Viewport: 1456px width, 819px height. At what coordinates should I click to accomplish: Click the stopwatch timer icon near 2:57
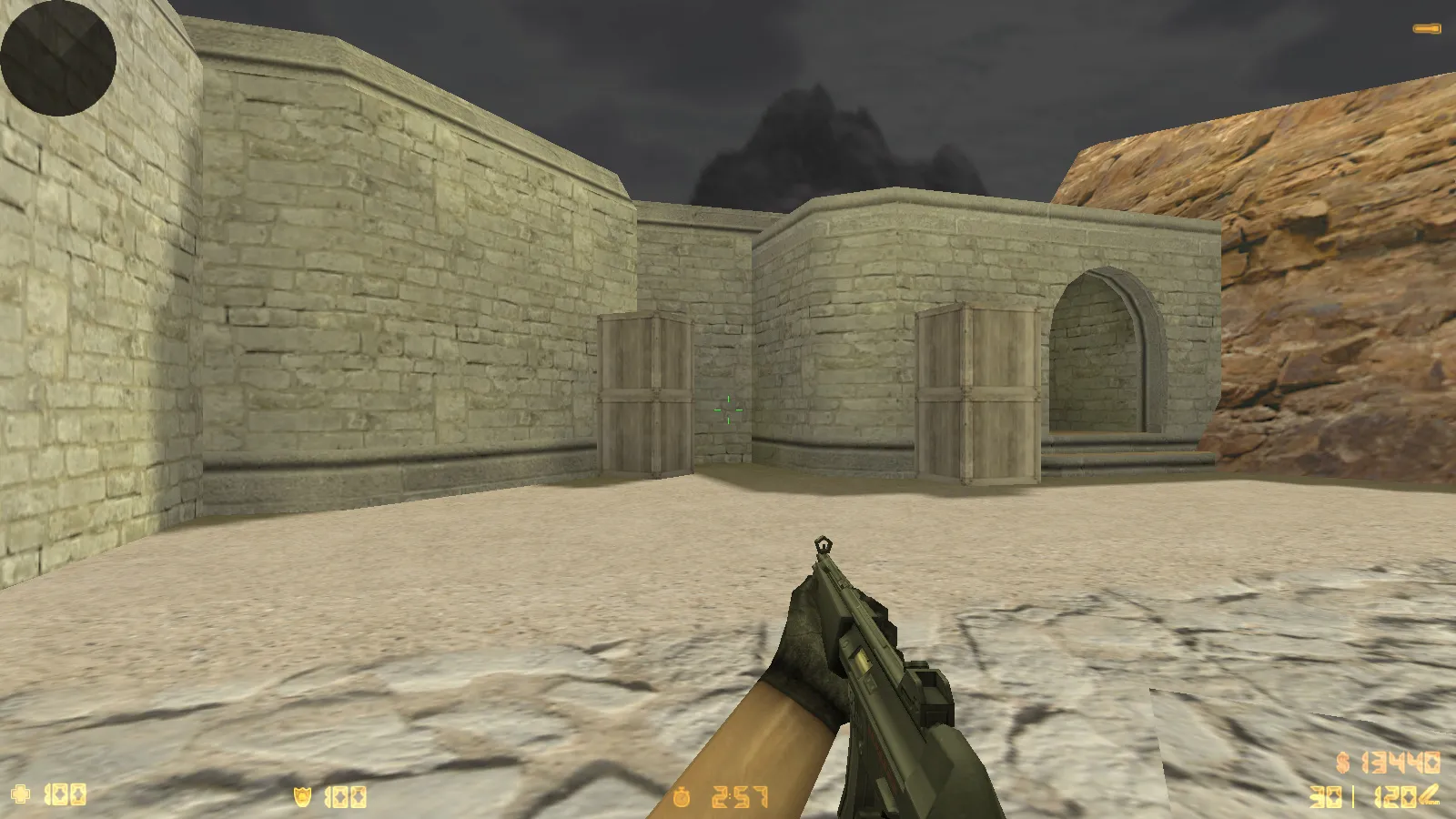click(682, 795)
